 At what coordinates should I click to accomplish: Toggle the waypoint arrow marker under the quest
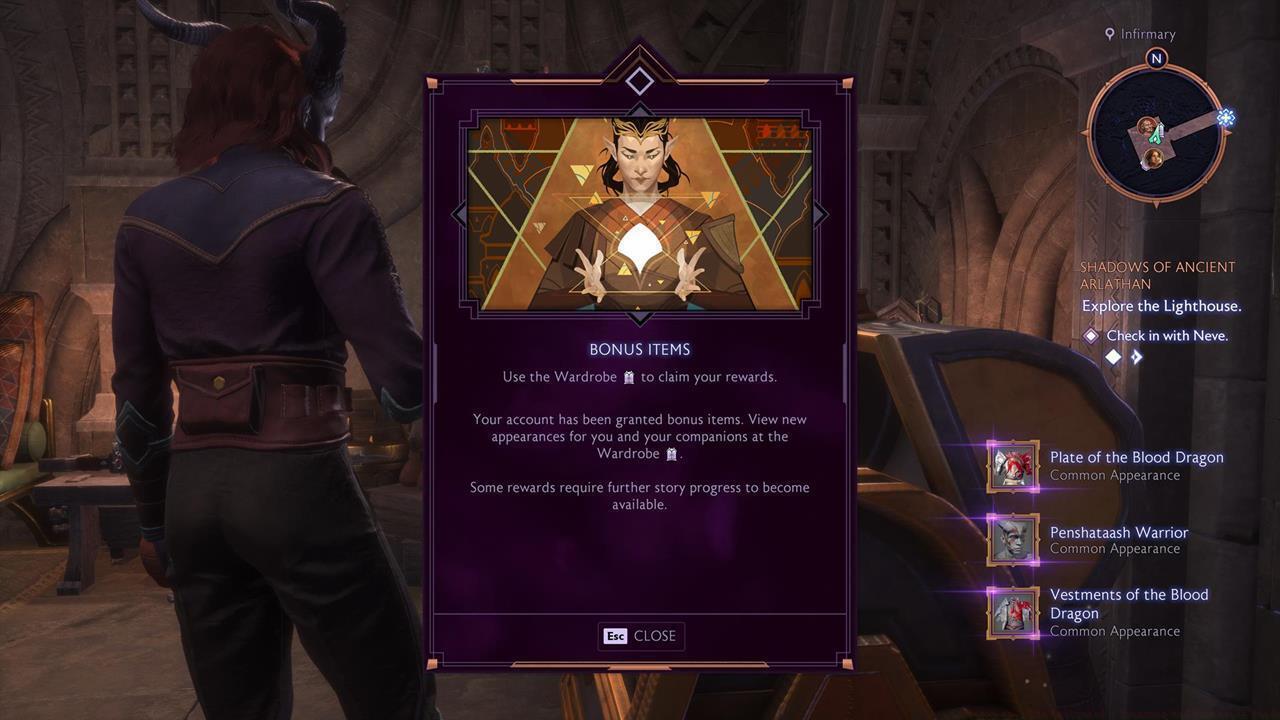(x=1137, y=356)
